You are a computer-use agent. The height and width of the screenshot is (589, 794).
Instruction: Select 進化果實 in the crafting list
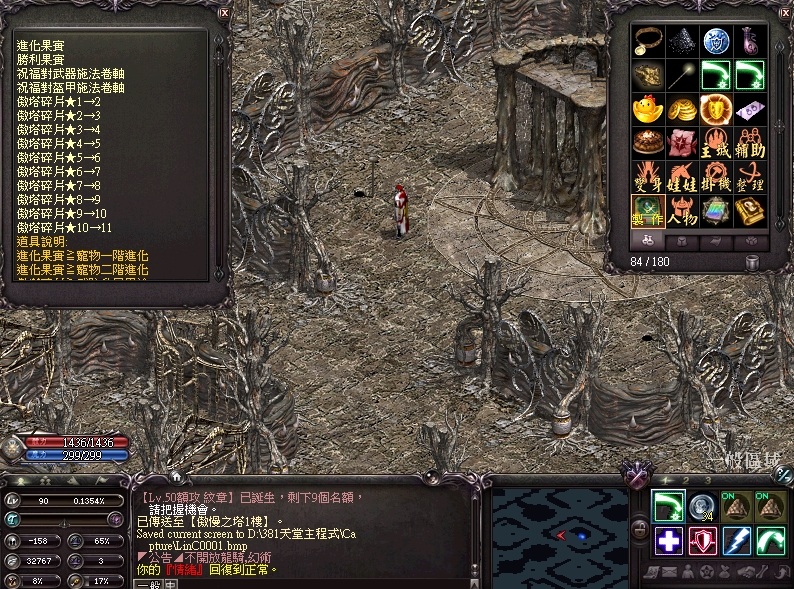tap(38, 46)
